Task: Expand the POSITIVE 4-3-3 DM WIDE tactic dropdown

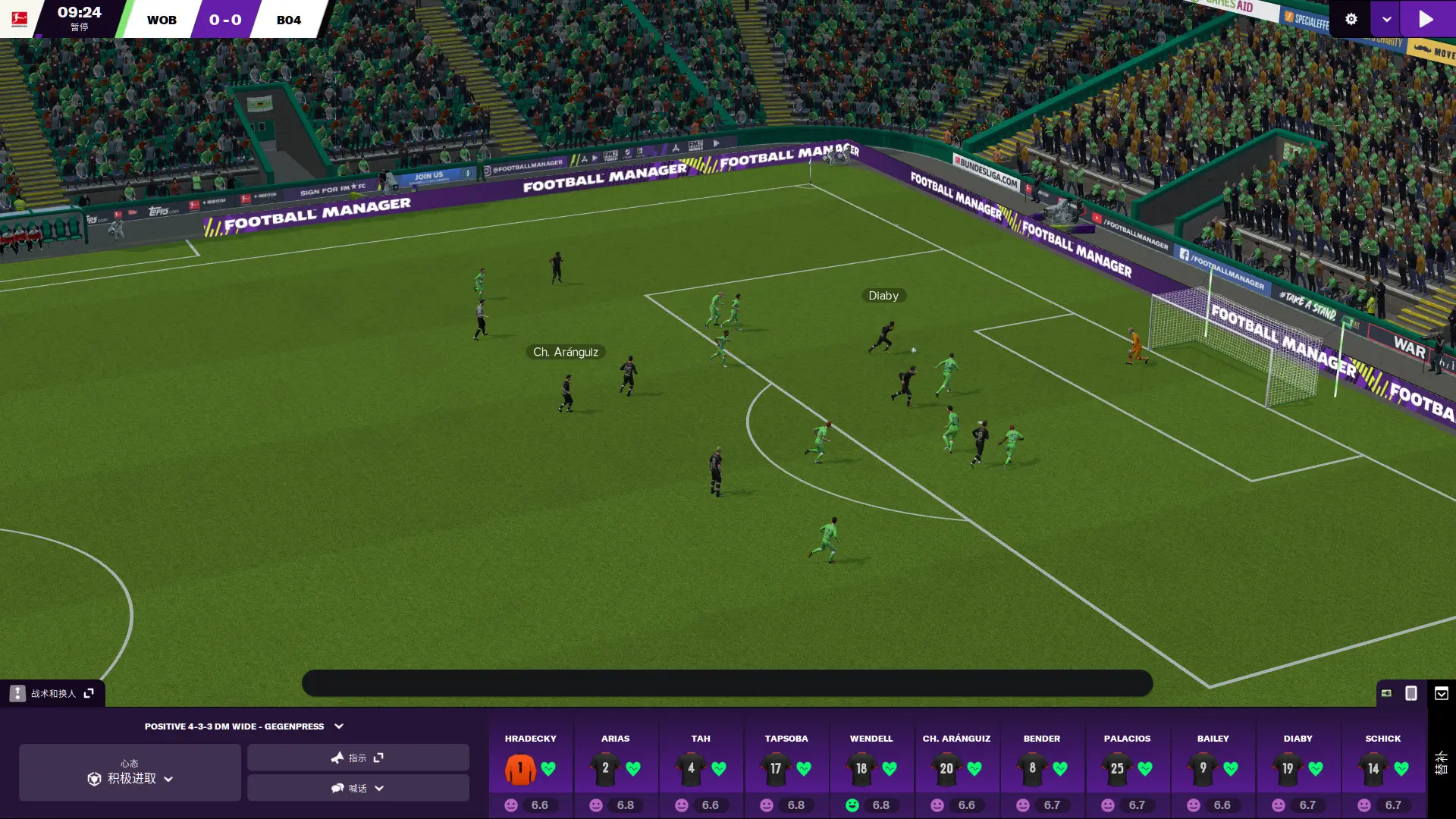Action: click(x=338, y=726)
